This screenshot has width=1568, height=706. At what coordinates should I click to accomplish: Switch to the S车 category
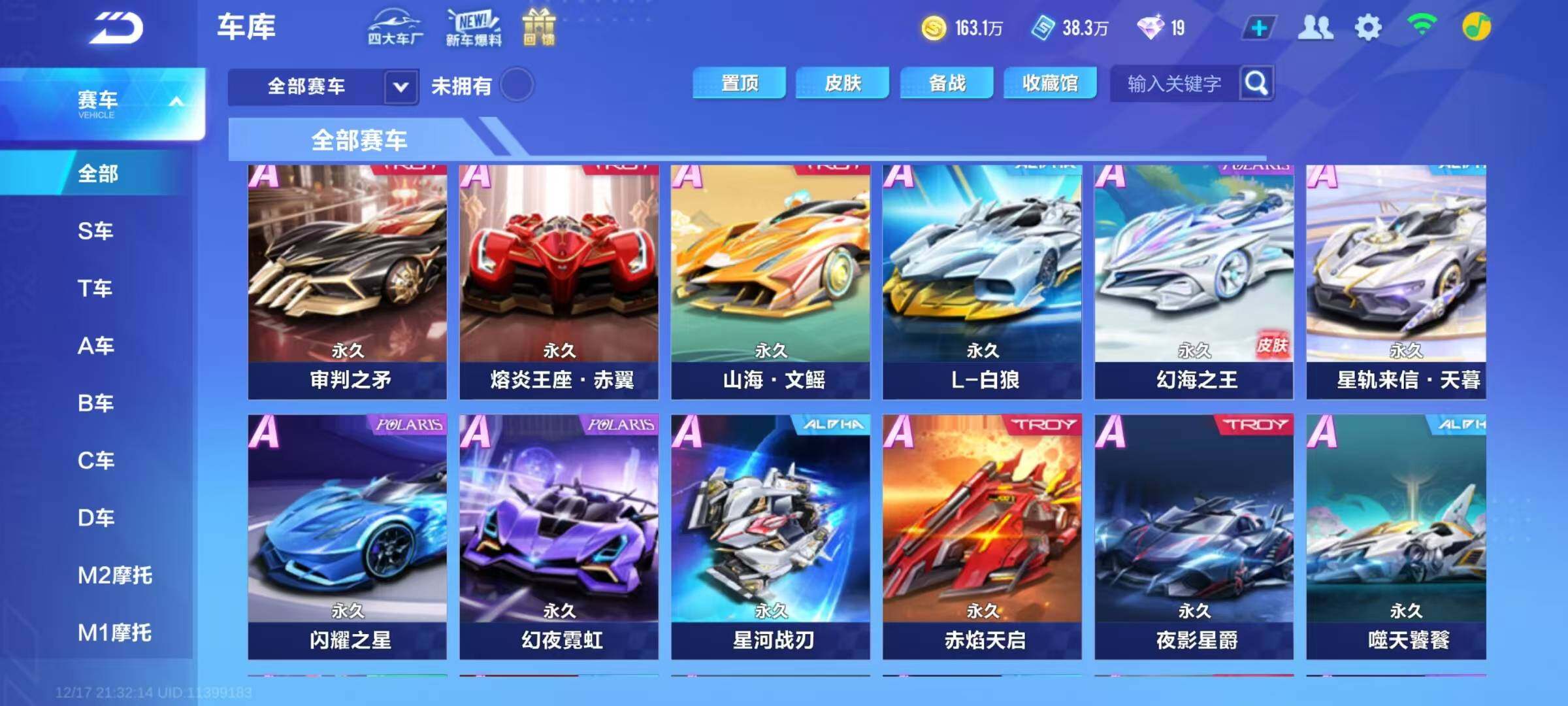(95, 231)
